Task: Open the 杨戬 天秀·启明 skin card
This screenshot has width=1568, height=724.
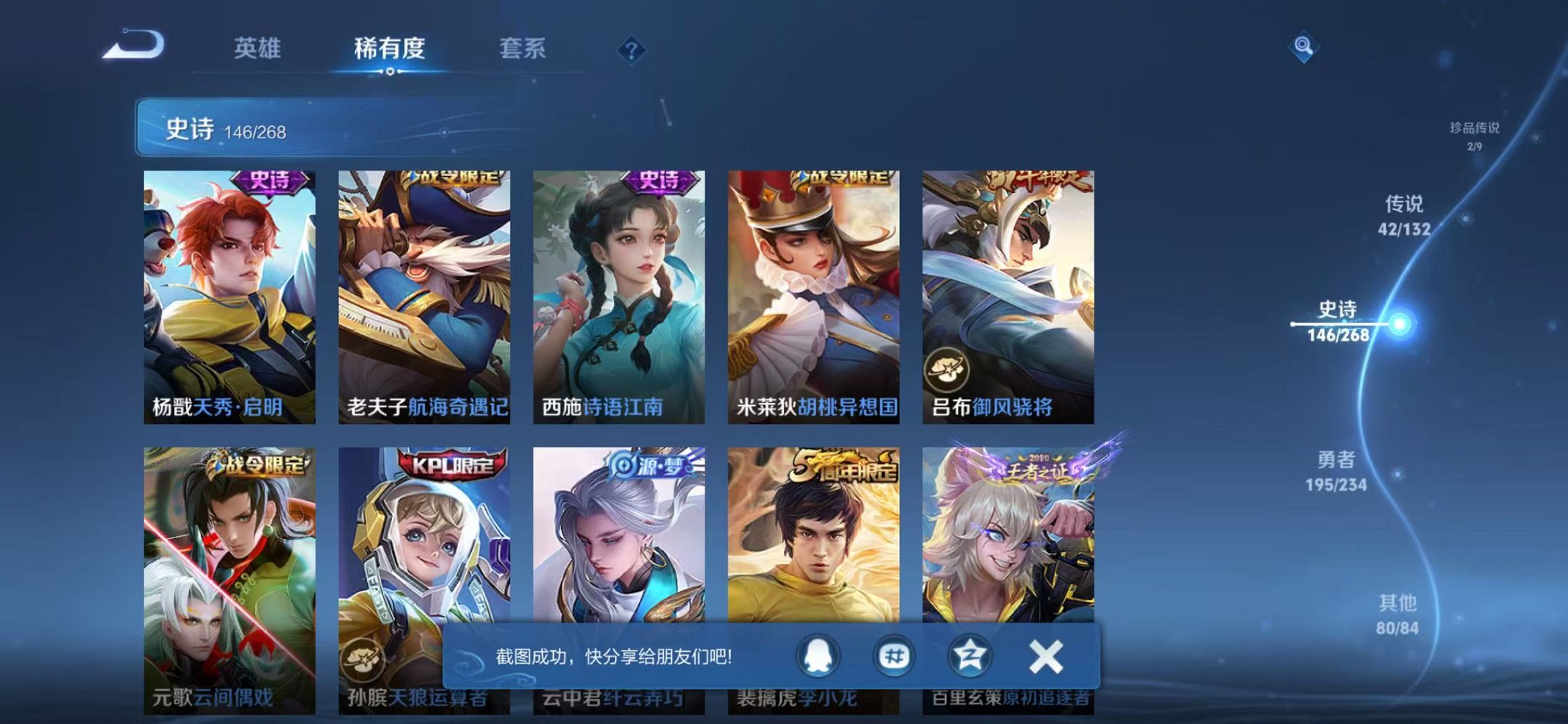Action: [x=228, y=291]
